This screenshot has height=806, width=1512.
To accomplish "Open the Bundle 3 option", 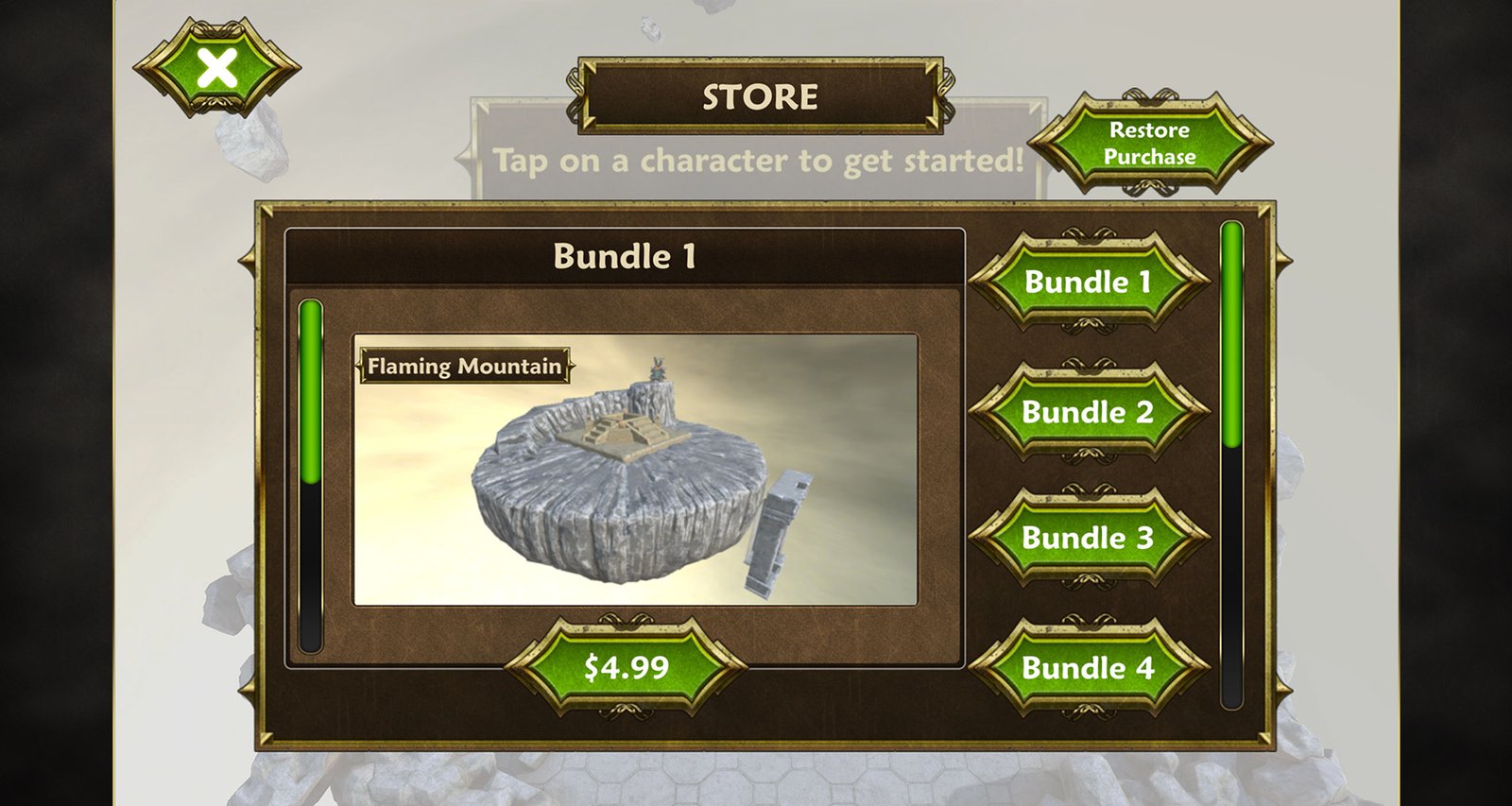I will coord(1088,538).
